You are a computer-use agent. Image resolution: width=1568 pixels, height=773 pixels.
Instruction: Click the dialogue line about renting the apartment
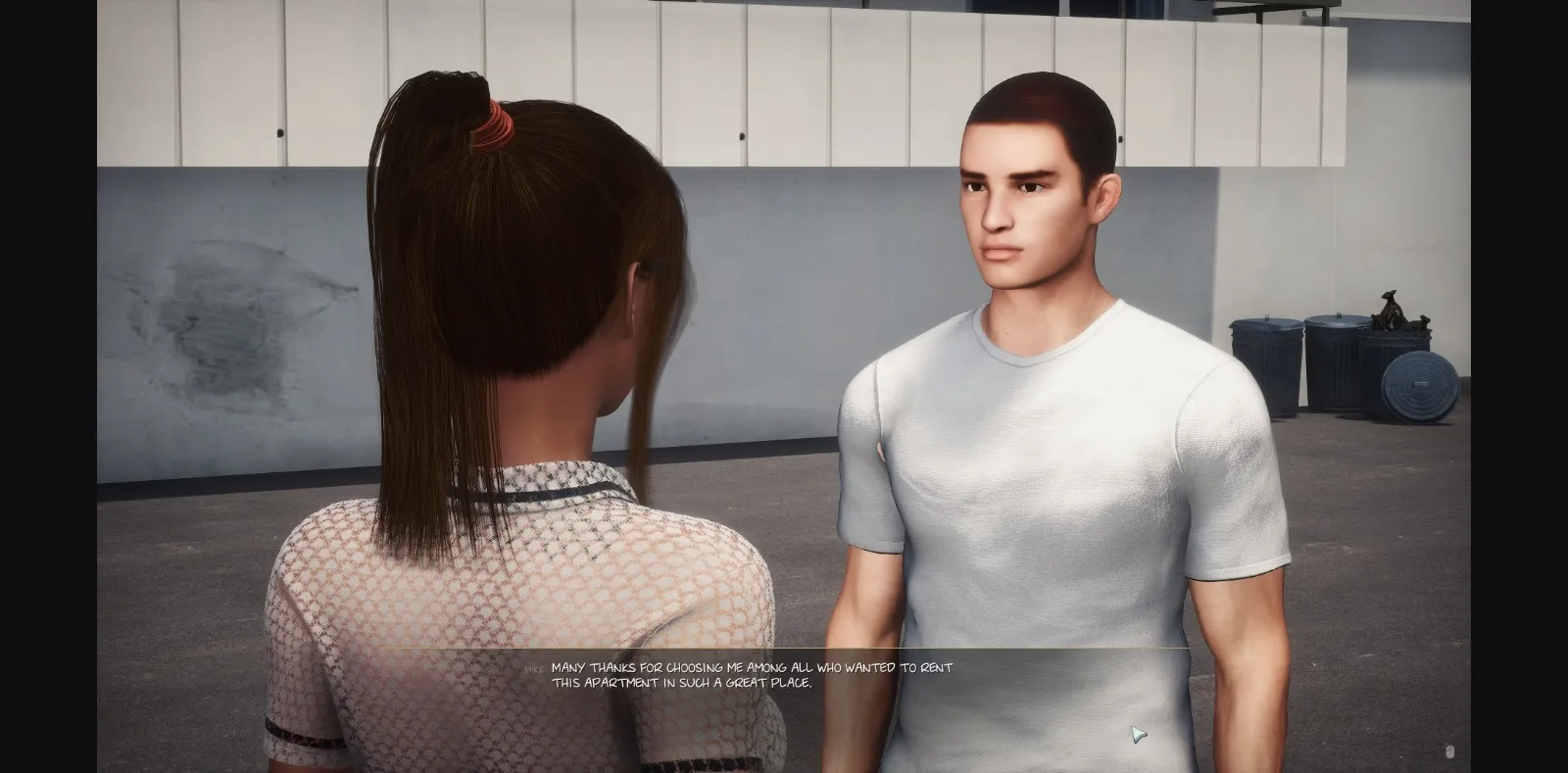coord(753,668)
